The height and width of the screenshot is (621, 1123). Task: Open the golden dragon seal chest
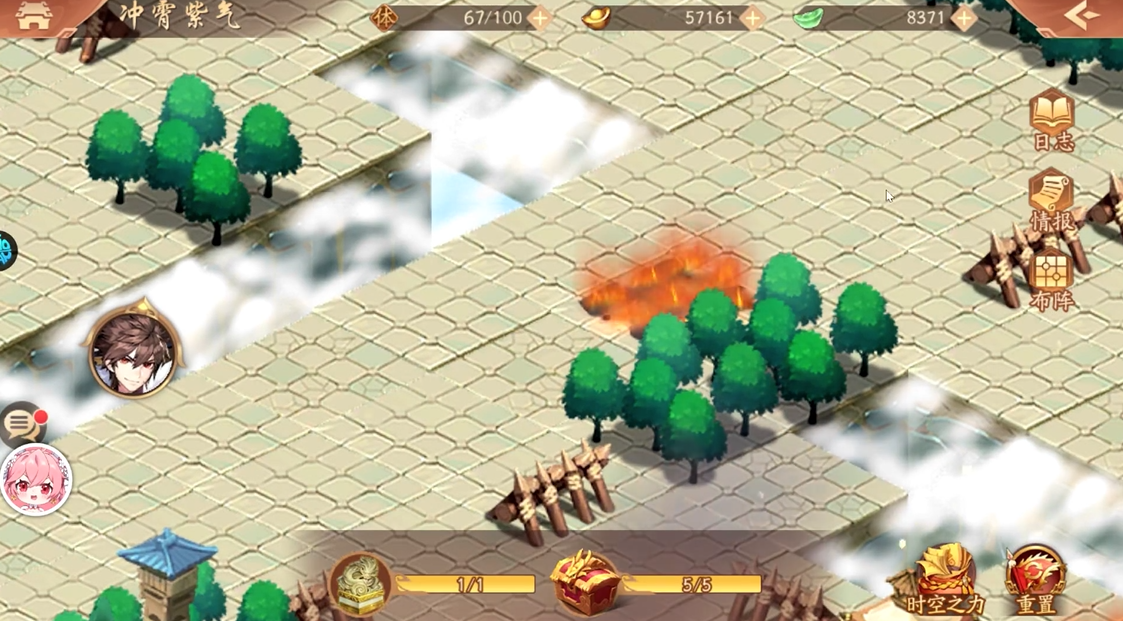pos(360,582)
